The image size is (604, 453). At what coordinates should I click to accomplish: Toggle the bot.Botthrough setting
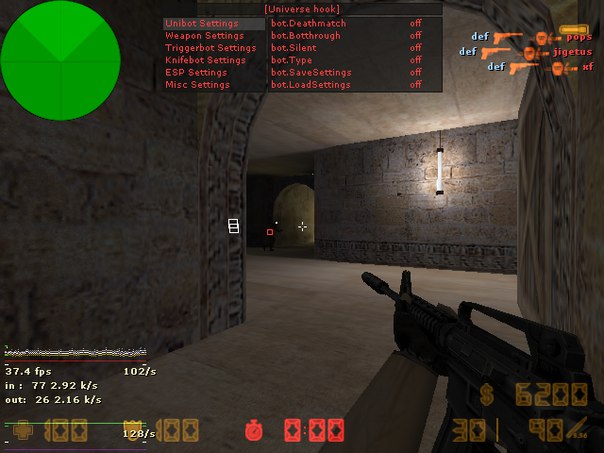[305, 36]
